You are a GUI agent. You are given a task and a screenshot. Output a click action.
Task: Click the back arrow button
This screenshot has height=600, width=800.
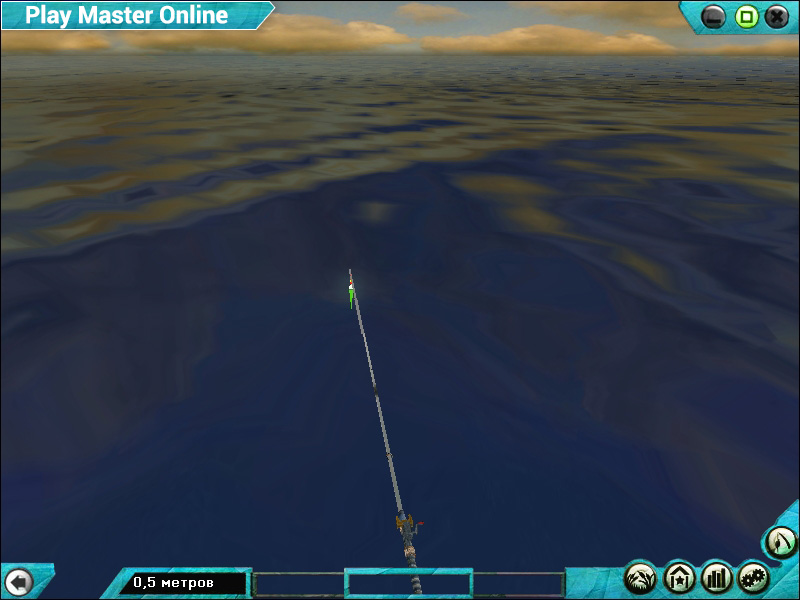[19, 581]
